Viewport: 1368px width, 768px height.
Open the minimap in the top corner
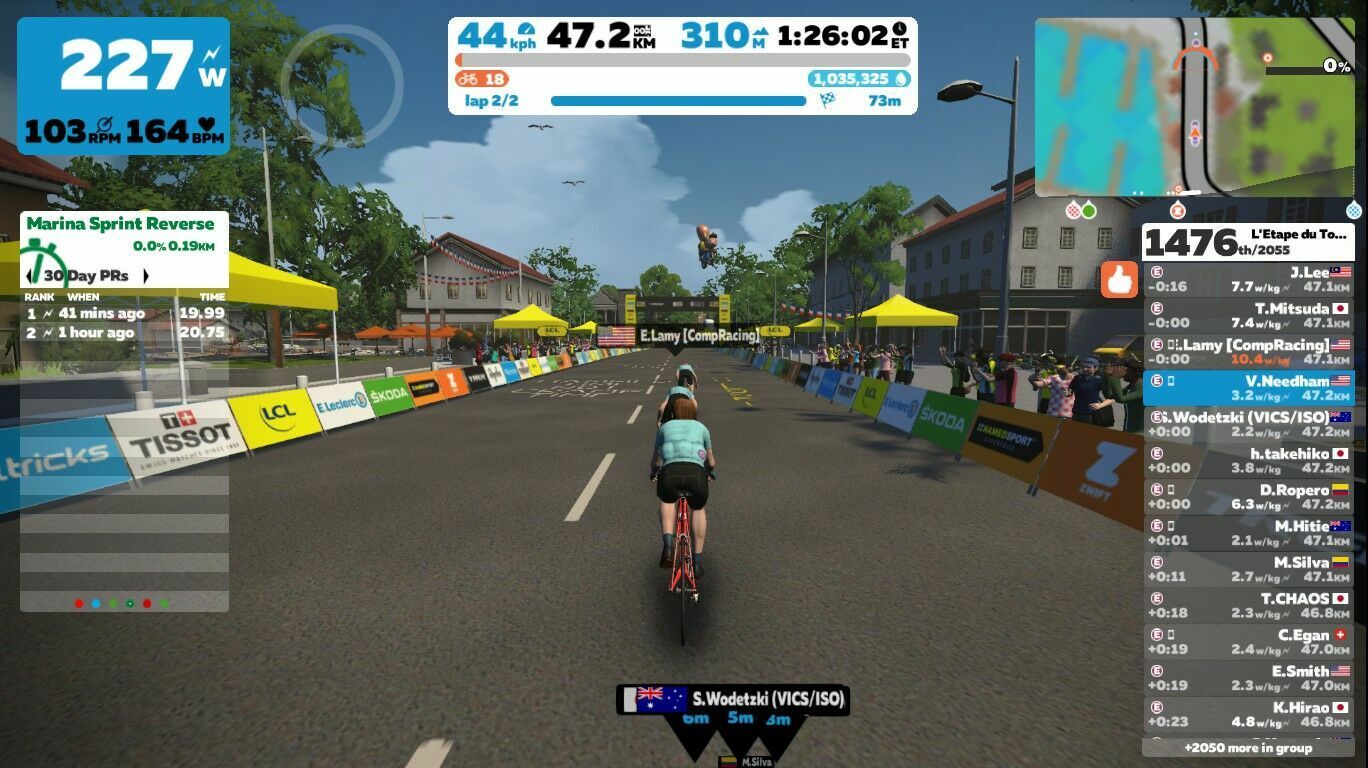1194,107
